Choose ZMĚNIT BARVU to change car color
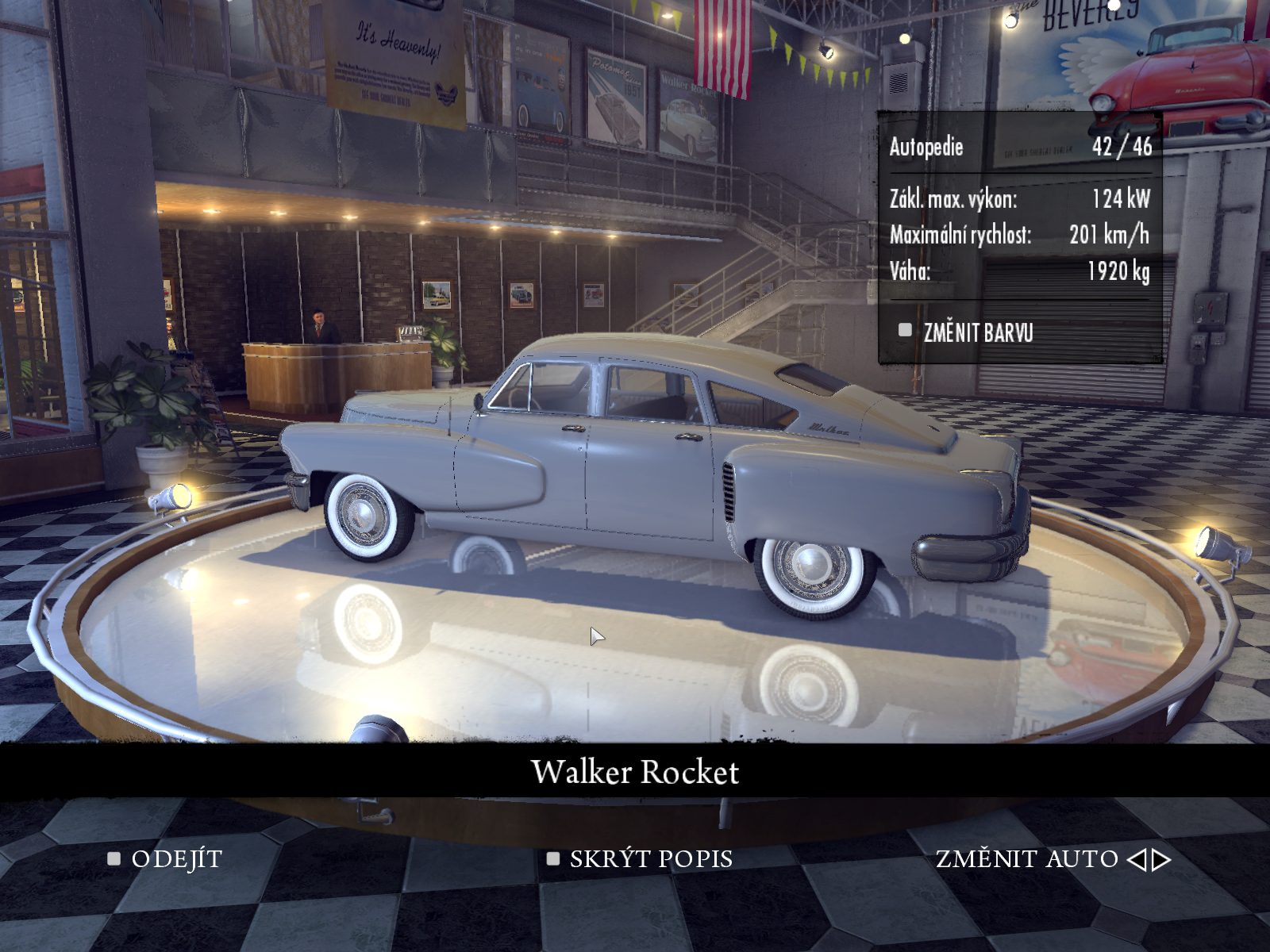This screenshot has height=952, width=1270. point(977,332)
